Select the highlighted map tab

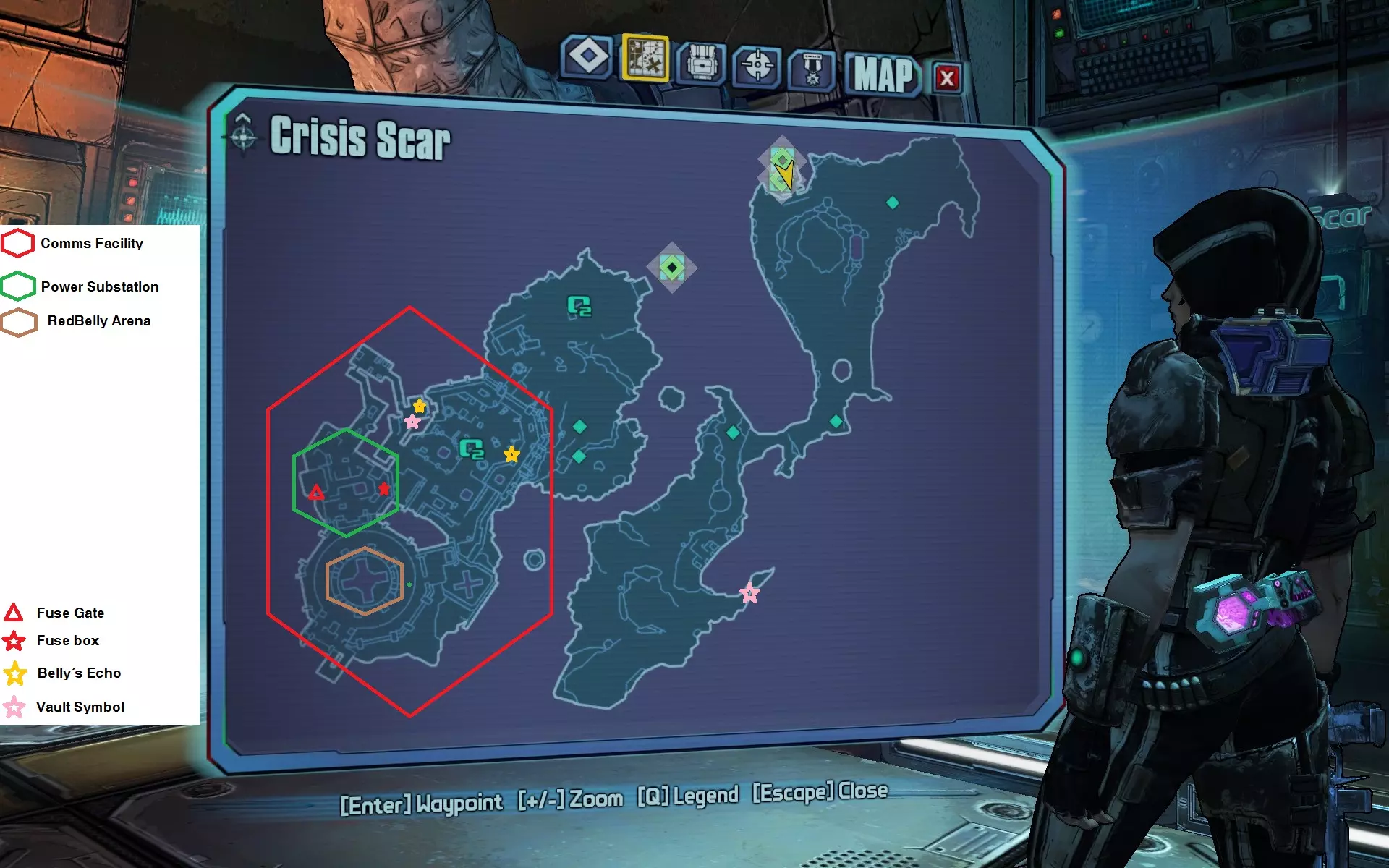[x=645, y=58]
